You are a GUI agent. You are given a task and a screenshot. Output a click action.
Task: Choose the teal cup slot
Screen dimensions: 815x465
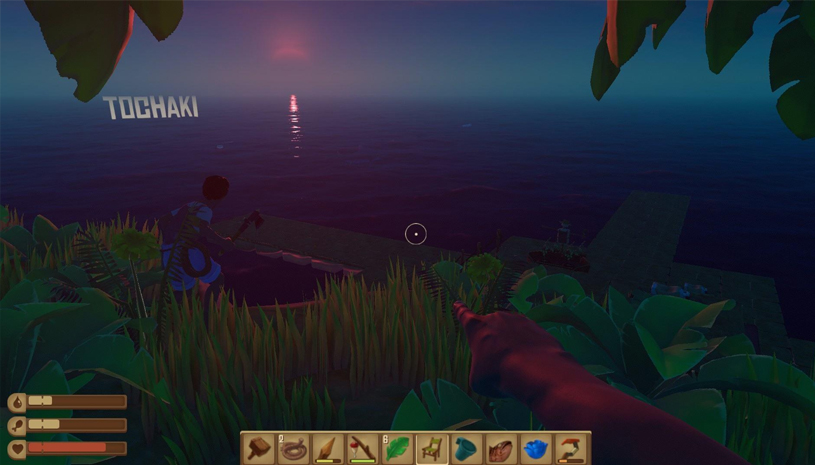click(x=467, y=448)
